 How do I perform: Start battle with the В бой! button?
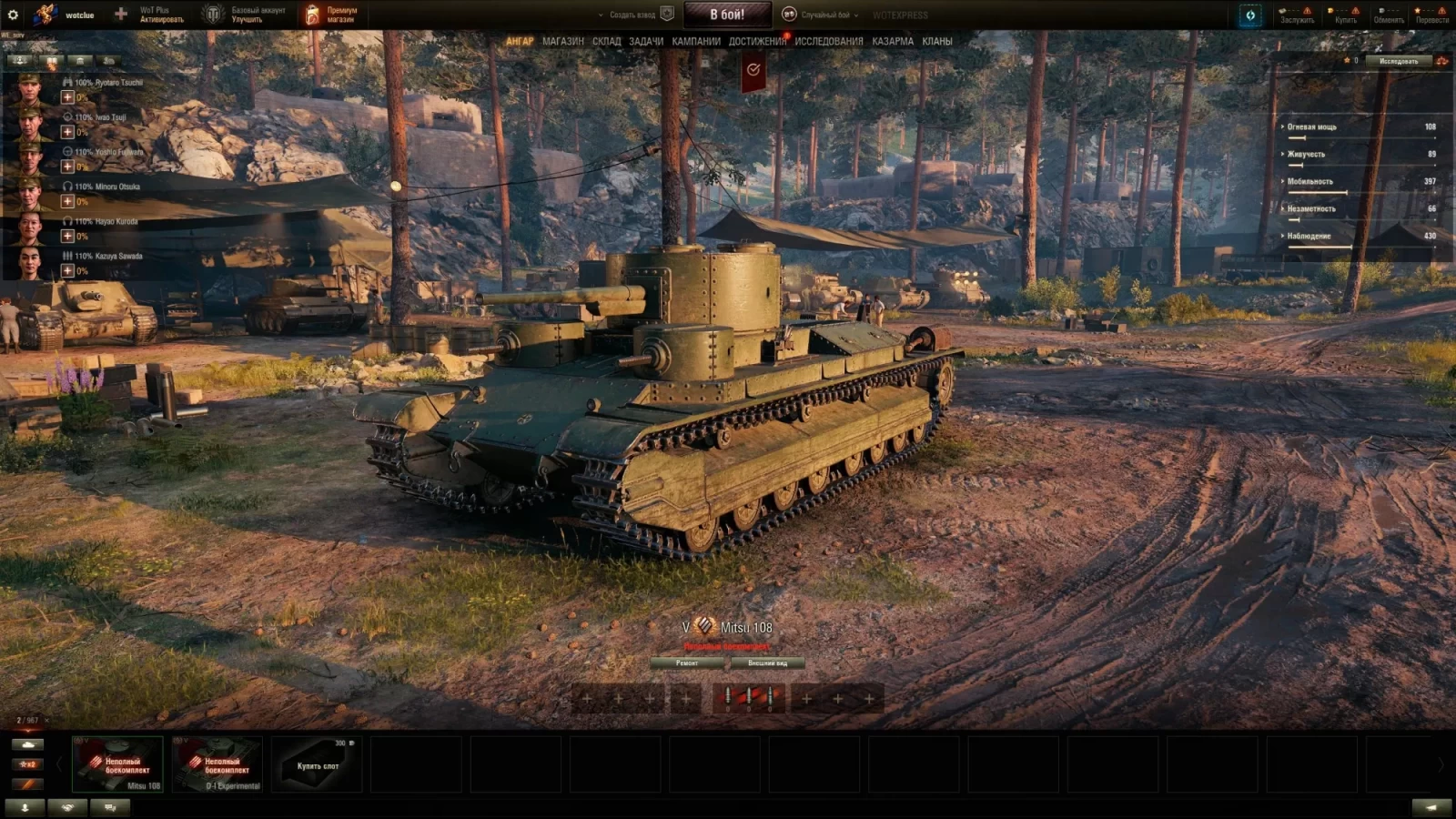[727, 15]
